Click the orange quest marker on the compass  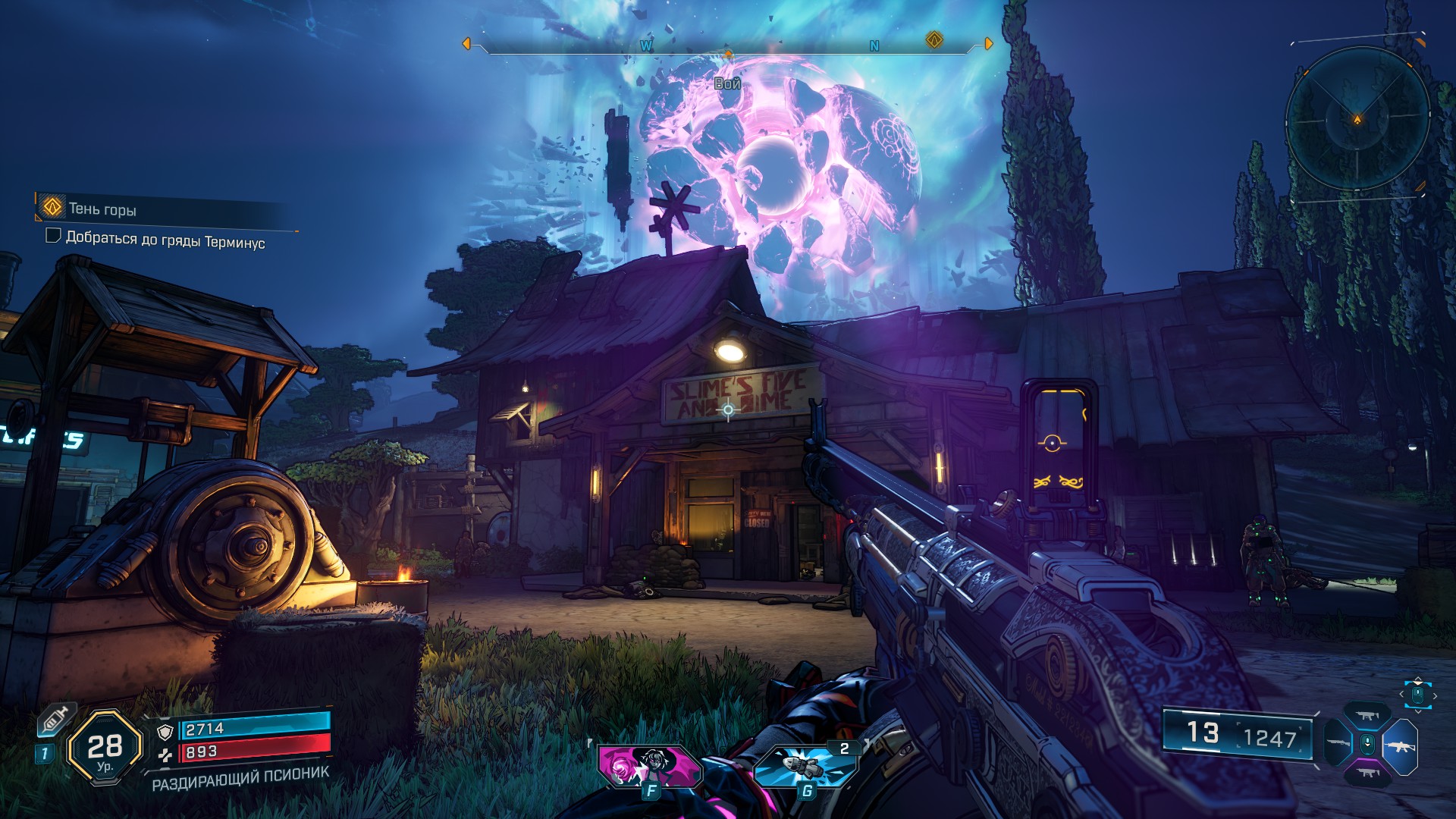pyautogui.click(x=934, y=40)
